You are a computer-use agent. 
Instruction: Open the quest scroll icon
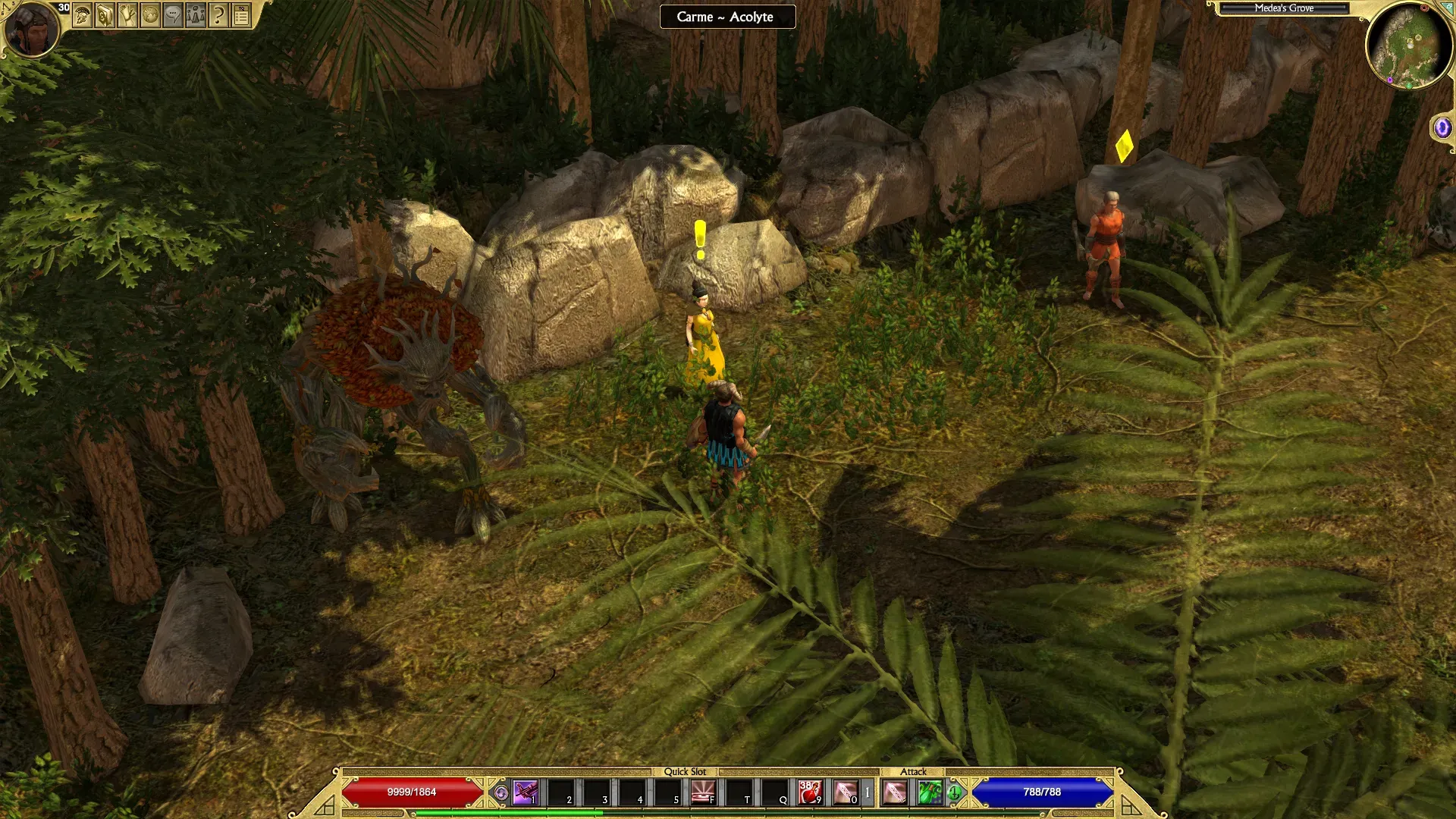127,15
